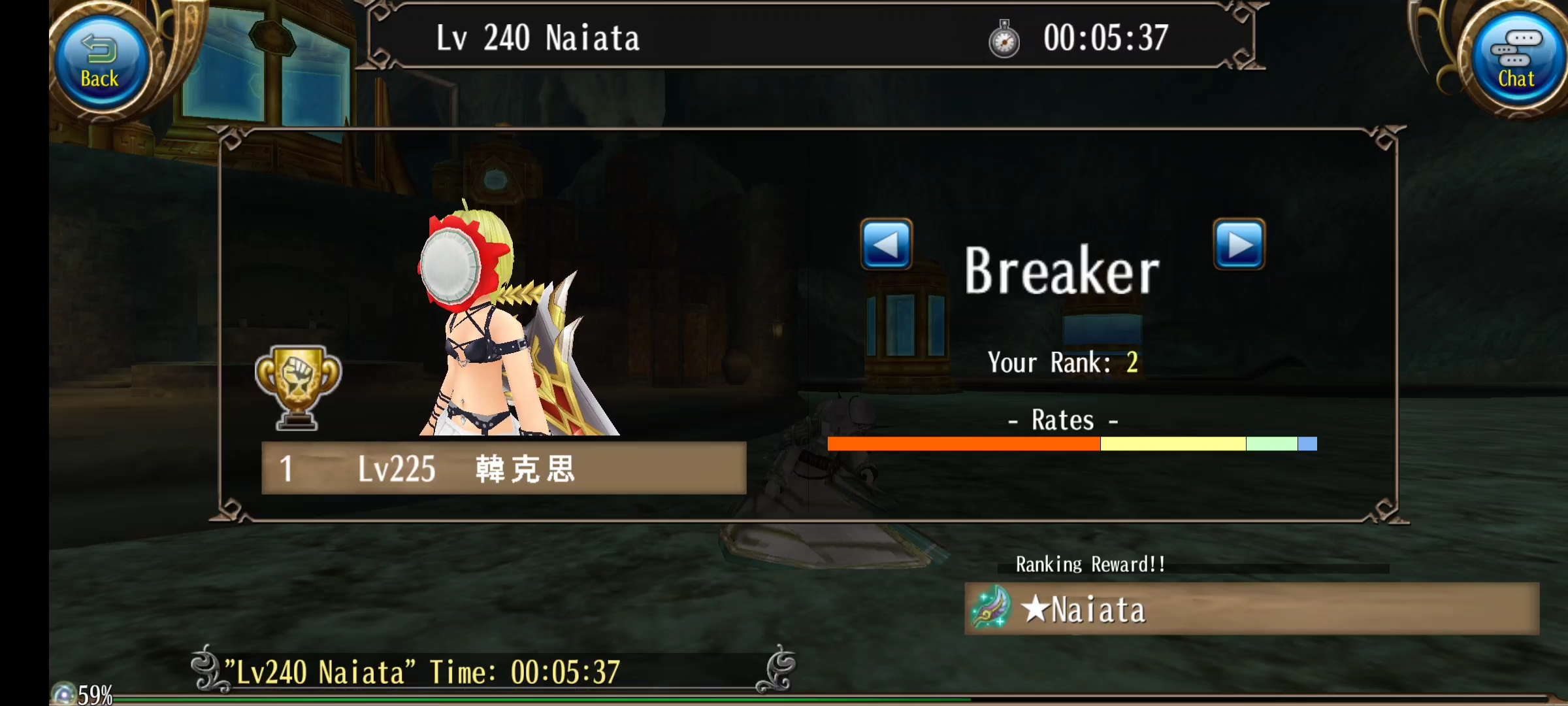Switch to the next ranking category
This screenshot has height=706, width=1568.
[1239, 244]
